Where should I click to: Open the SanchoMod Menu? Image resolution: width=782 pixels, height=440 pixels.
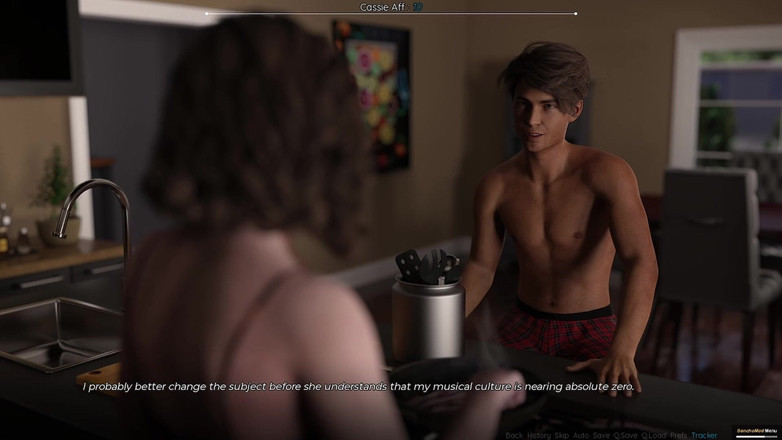(757, 431)
